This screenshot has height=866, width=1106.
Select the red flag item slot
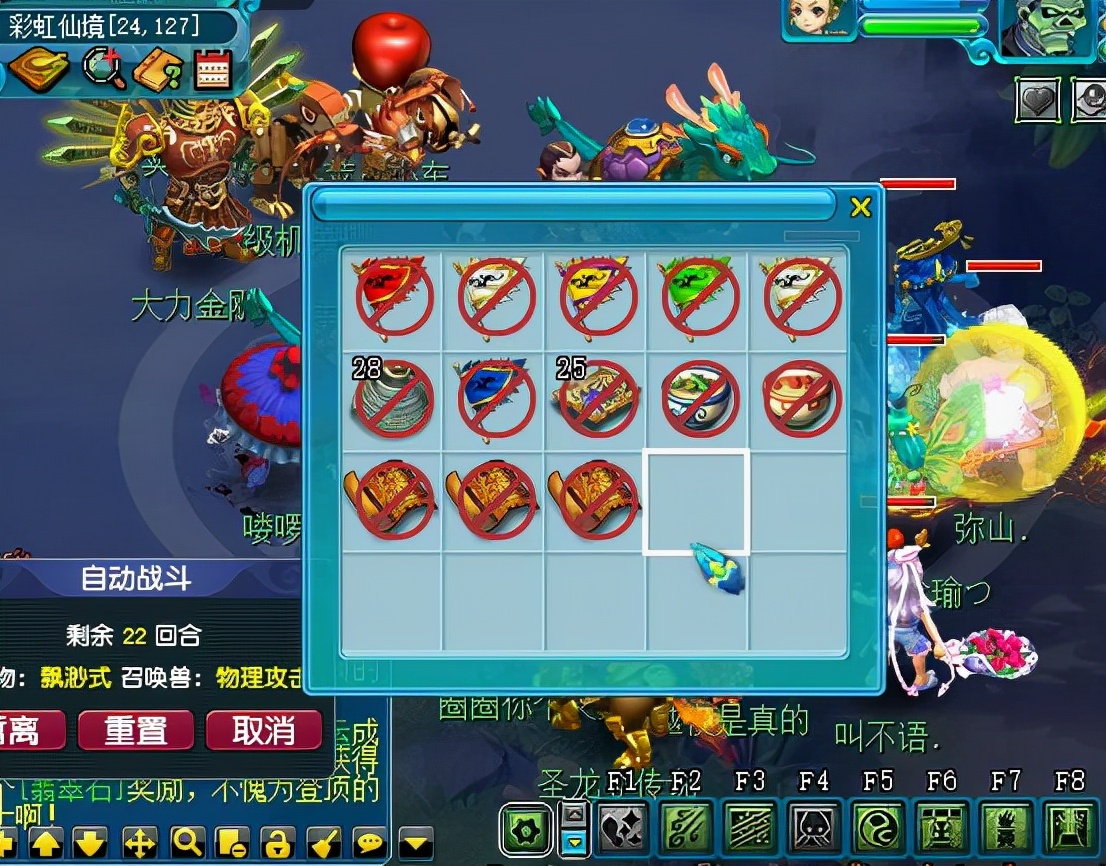click(x=393, y=295)
